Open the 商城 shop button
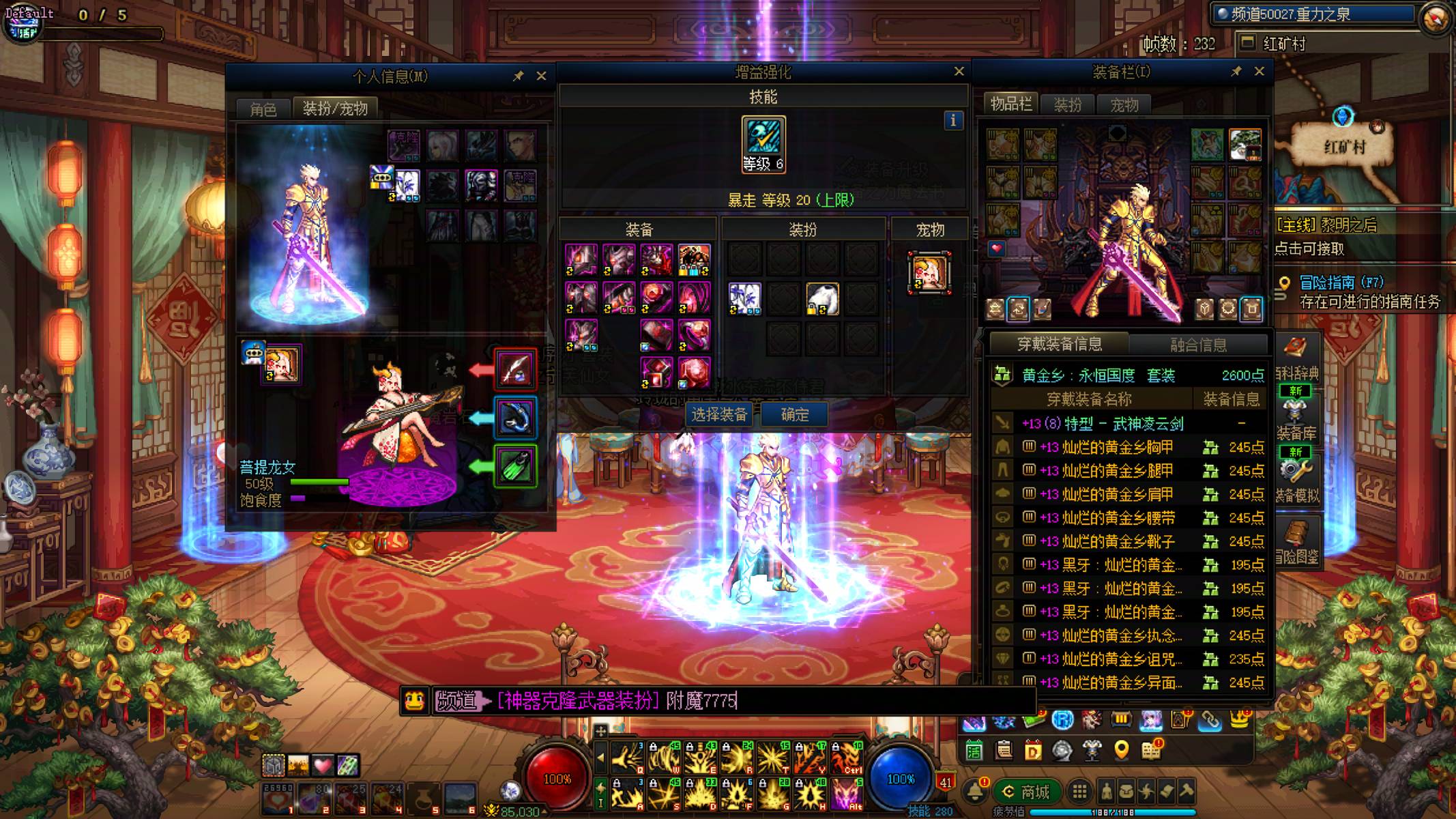Screen dimensions: 1456x819 coord(1026,792)
